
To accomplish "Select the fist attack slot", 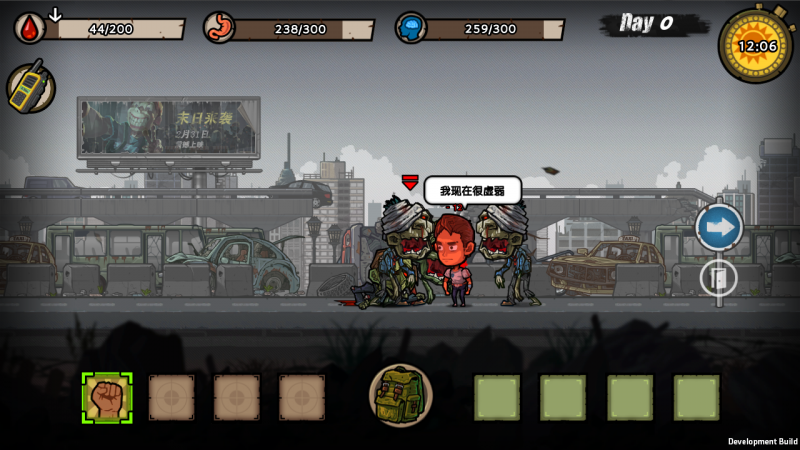I will tap(107, 397).
